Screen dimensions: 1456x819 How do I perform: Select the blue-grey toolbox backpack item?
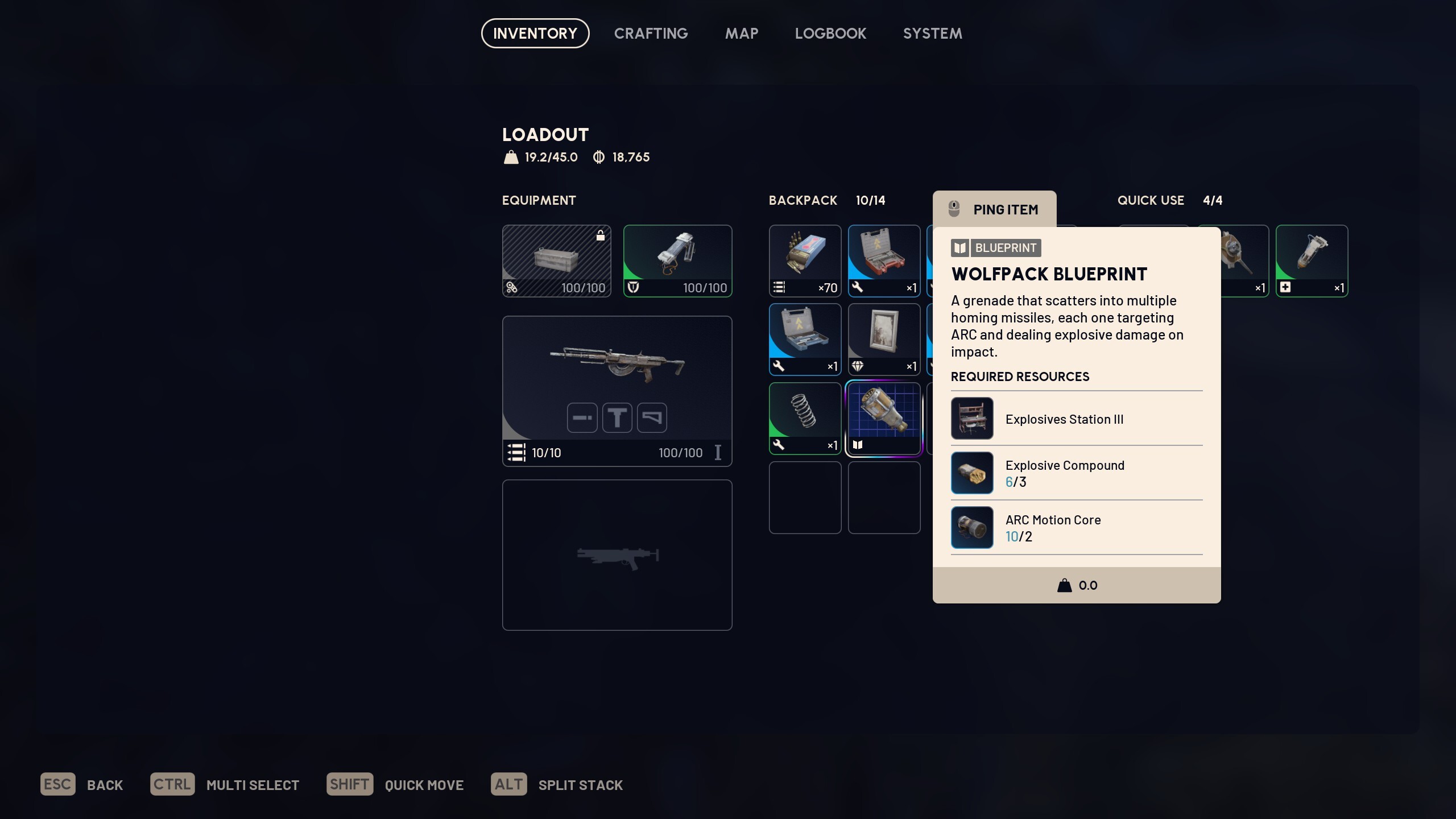(805, 339)
